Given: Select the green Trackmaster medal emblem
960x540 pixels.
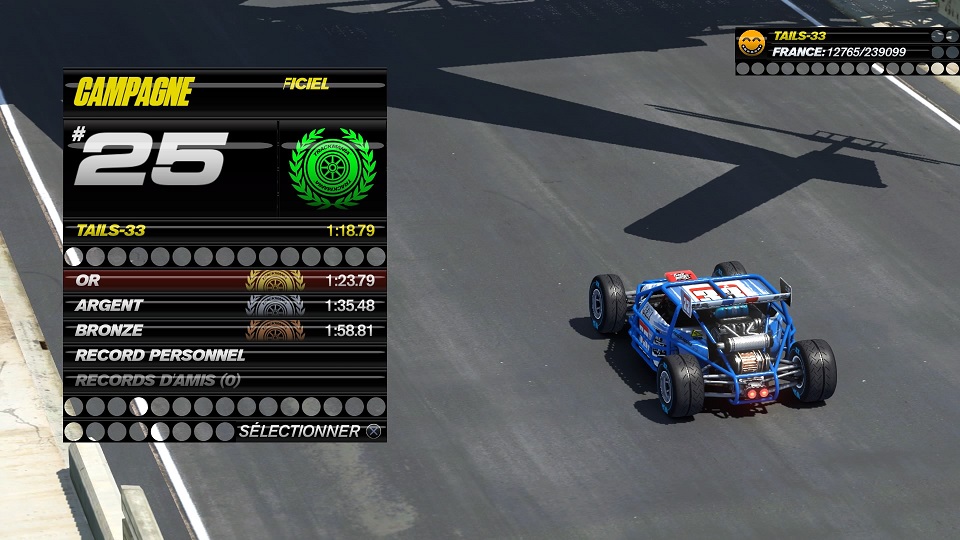Looking at the screenshot, I should click(331, 168).
